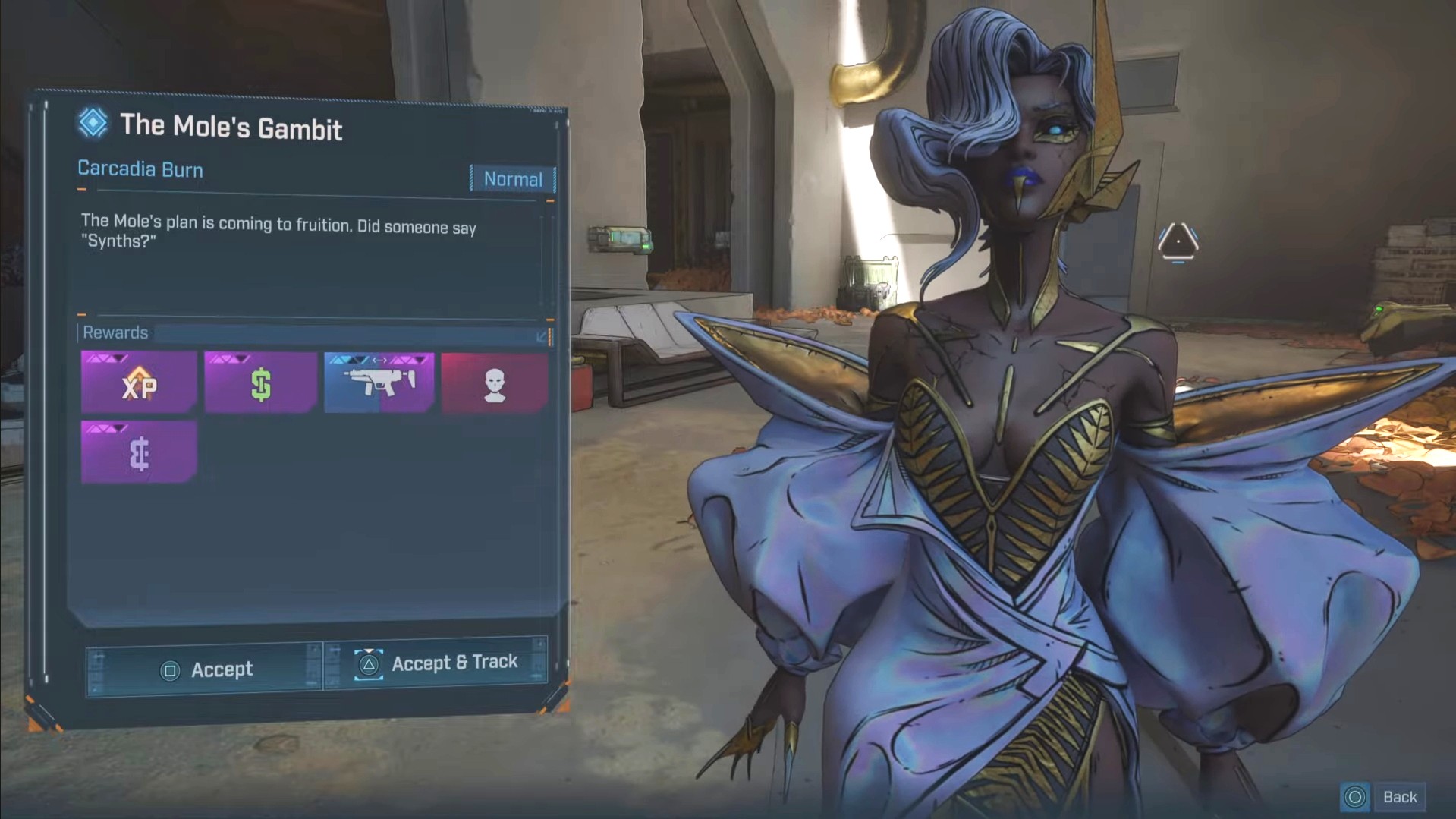
Task: Select the purple currency reward tile
Action: [139, 453]
